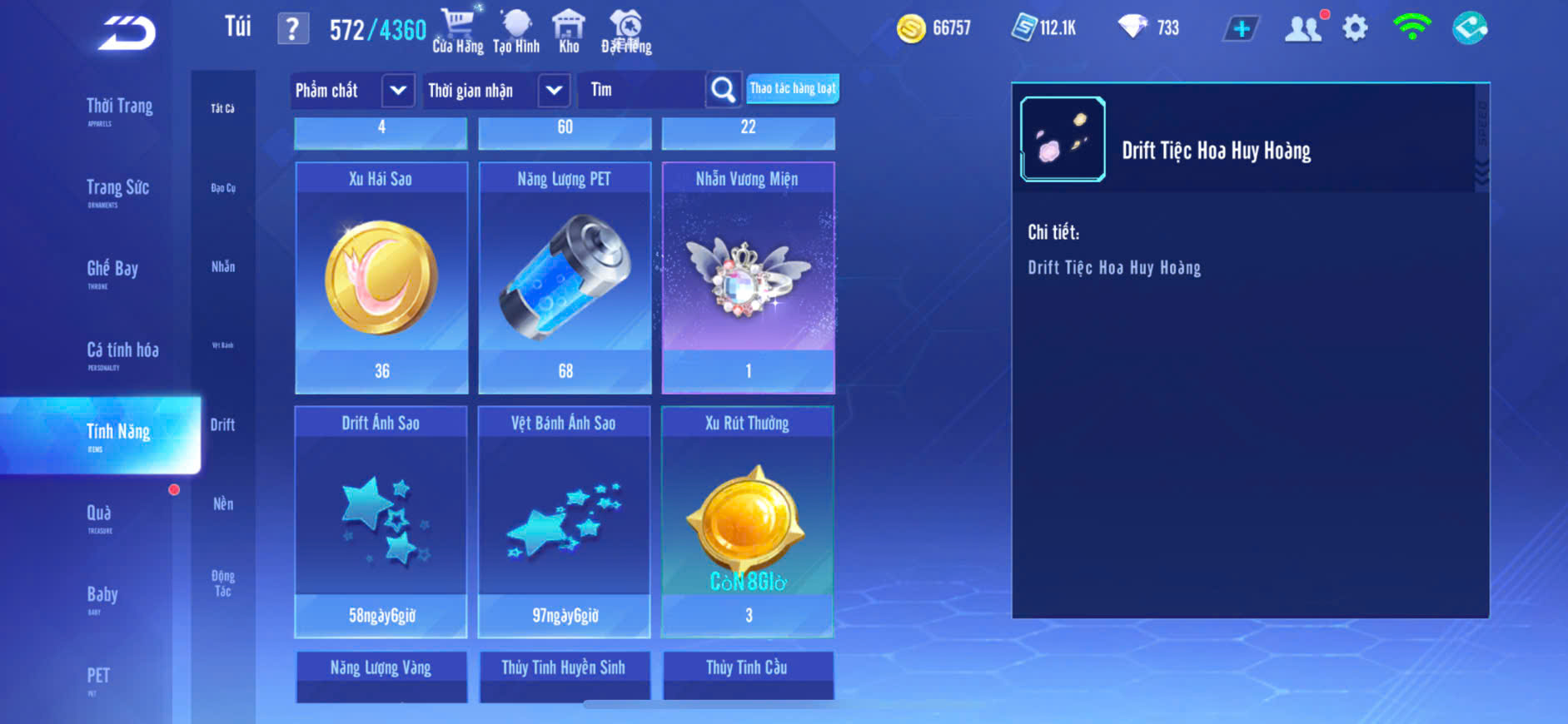
Task: Select the Năng Lượng PET battery item
Action: (x=565, y=278)
